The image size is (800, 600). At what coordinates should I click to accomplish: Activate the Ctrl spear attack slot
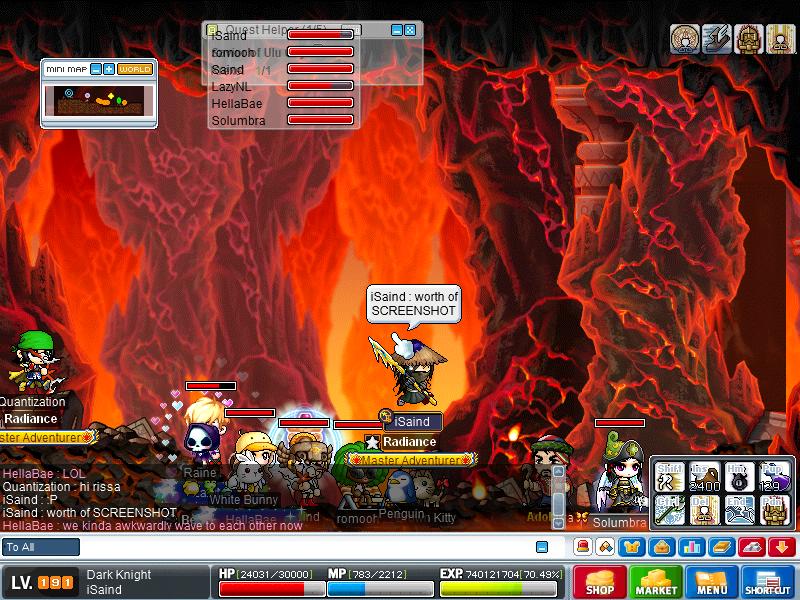669,510
